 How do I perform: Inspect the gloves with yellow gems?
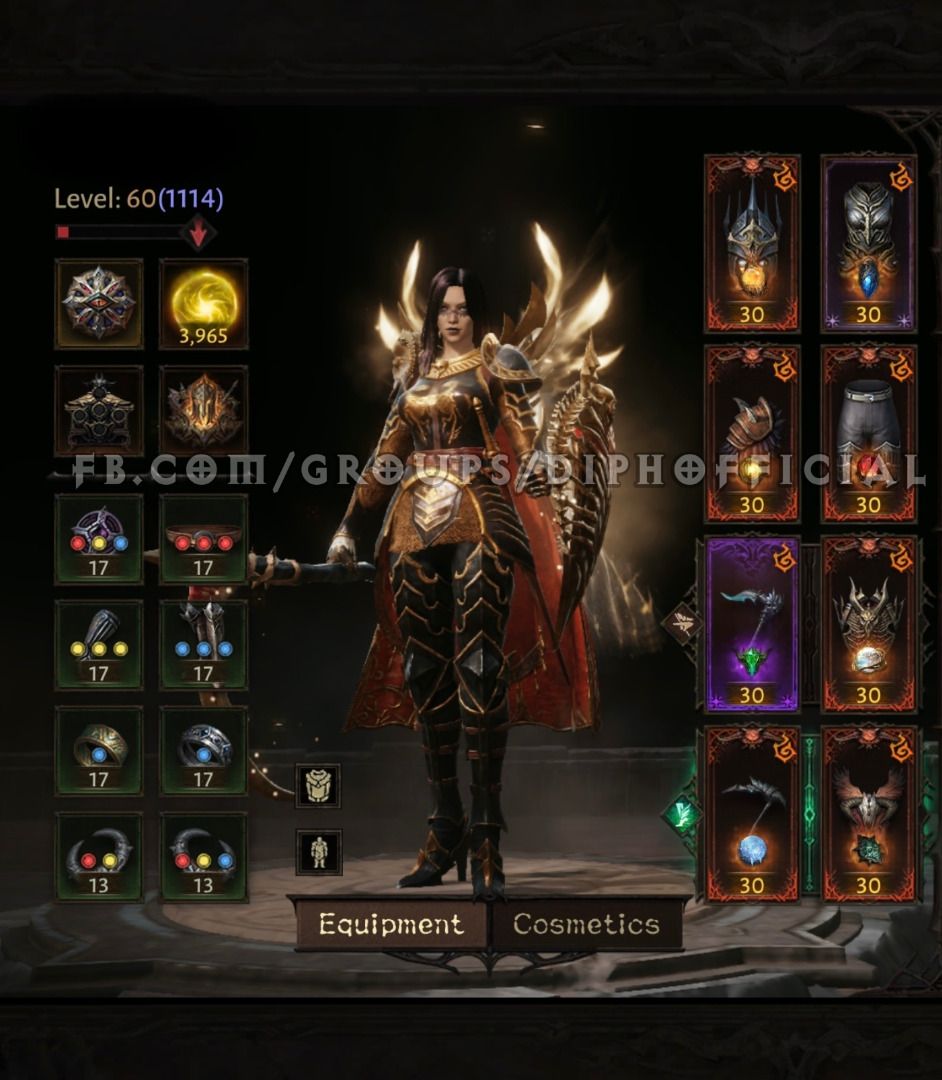(x=98, y=645)
